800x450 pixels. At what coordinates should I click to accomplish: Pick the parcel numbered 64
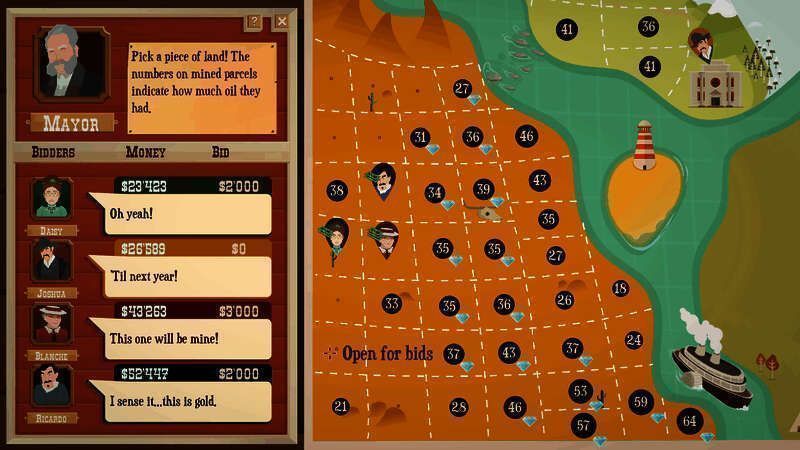pos(688,420)
